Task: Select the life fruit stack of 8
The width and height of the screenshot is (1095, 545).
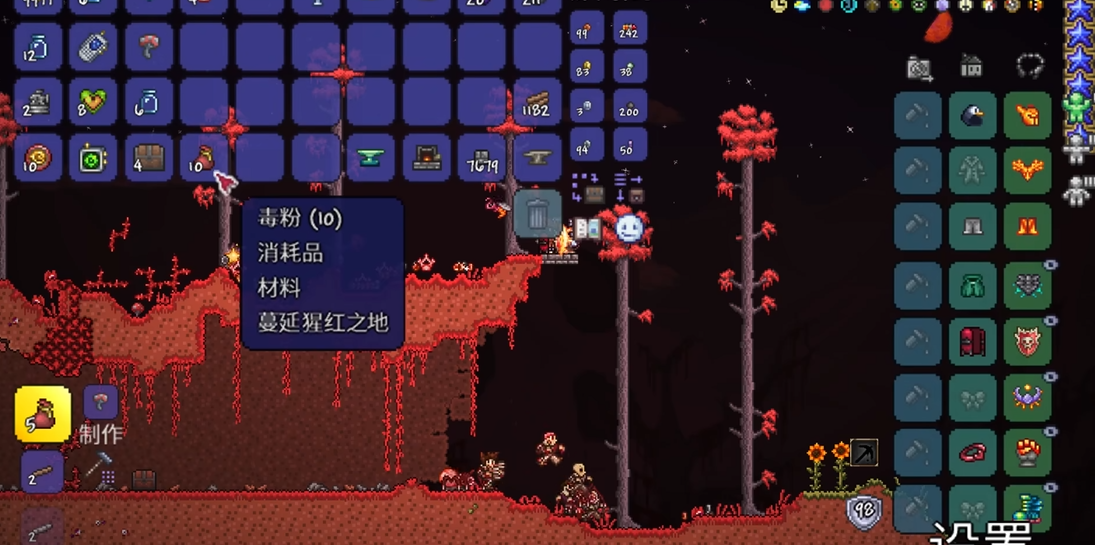Action: (x=94, y=101)
